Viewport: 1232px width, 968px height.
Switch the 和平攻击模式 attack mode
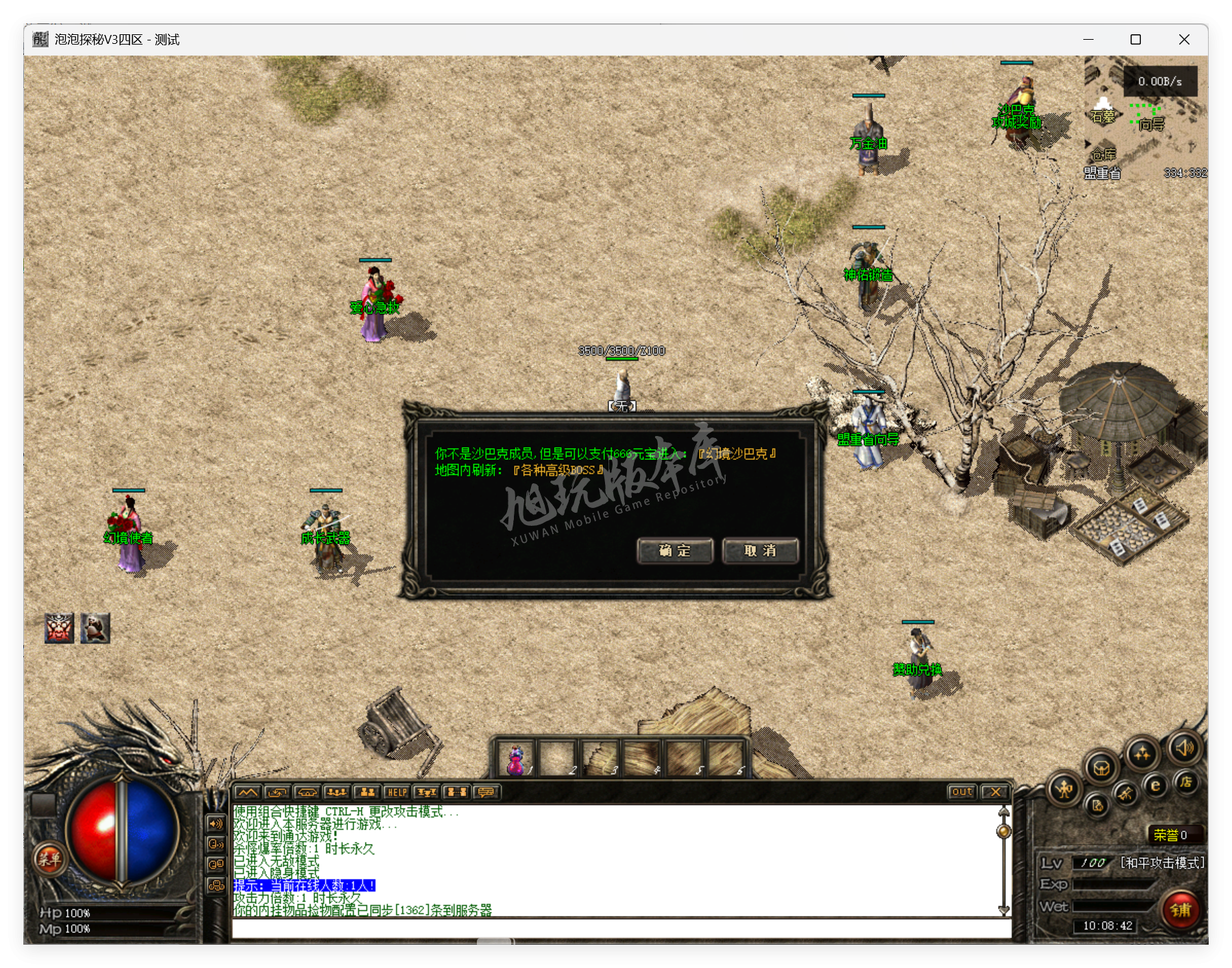click(x=1161, y=862)
